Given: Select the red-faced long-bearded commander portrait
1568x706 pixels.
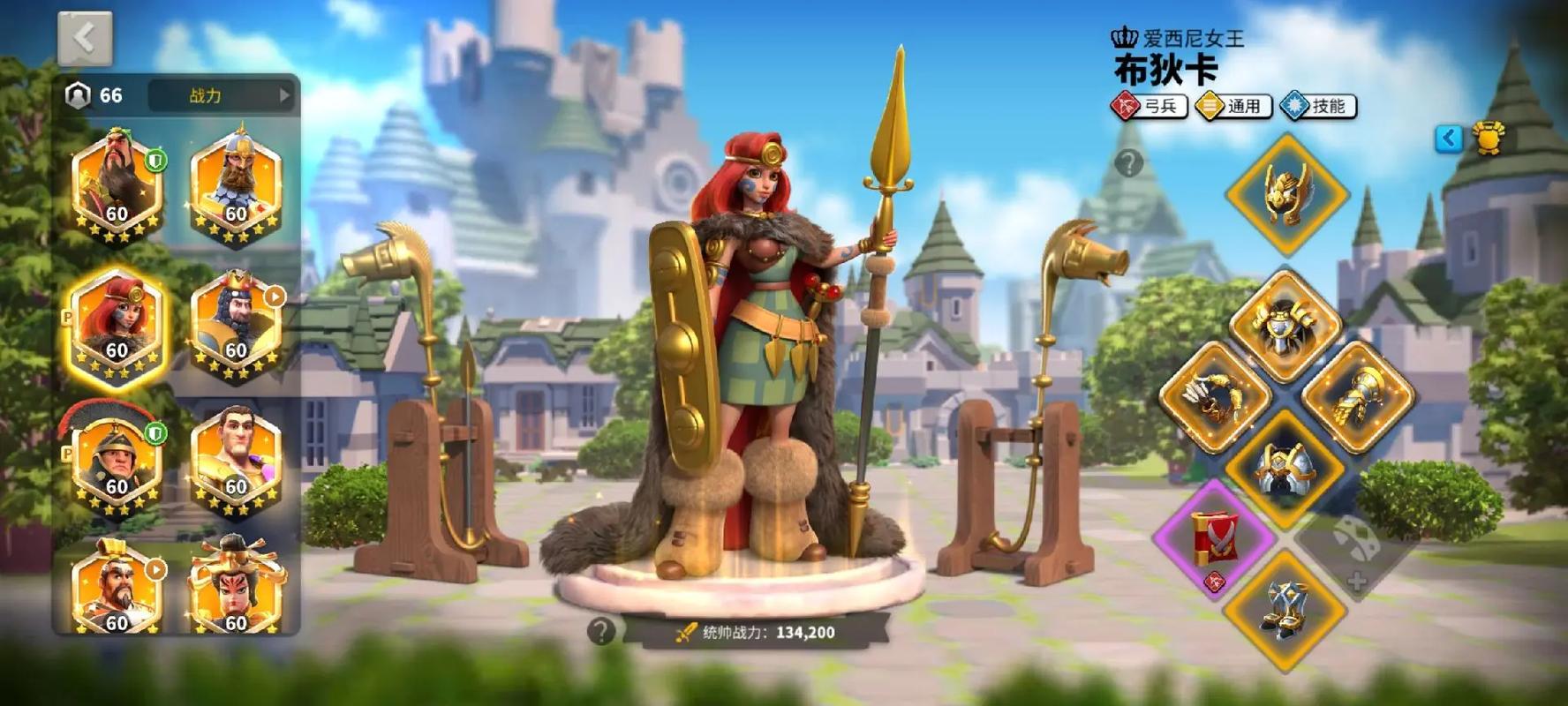Looking at the screenshot, I should tap(117, 187).
